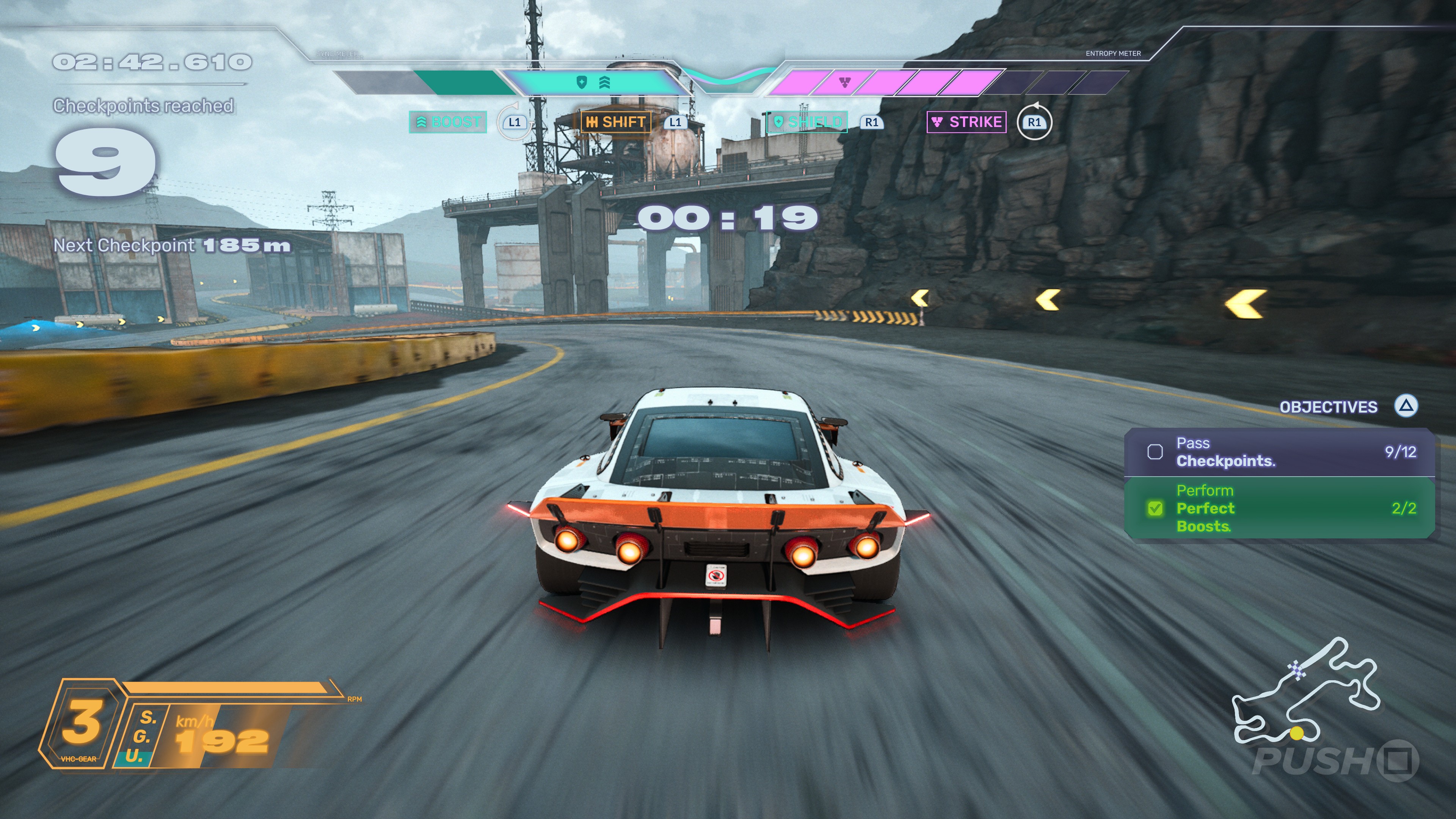This screenshot has width=1456, height=819.
Task: Use the pink STRIKE ability
Action: [x=966, y=122]
